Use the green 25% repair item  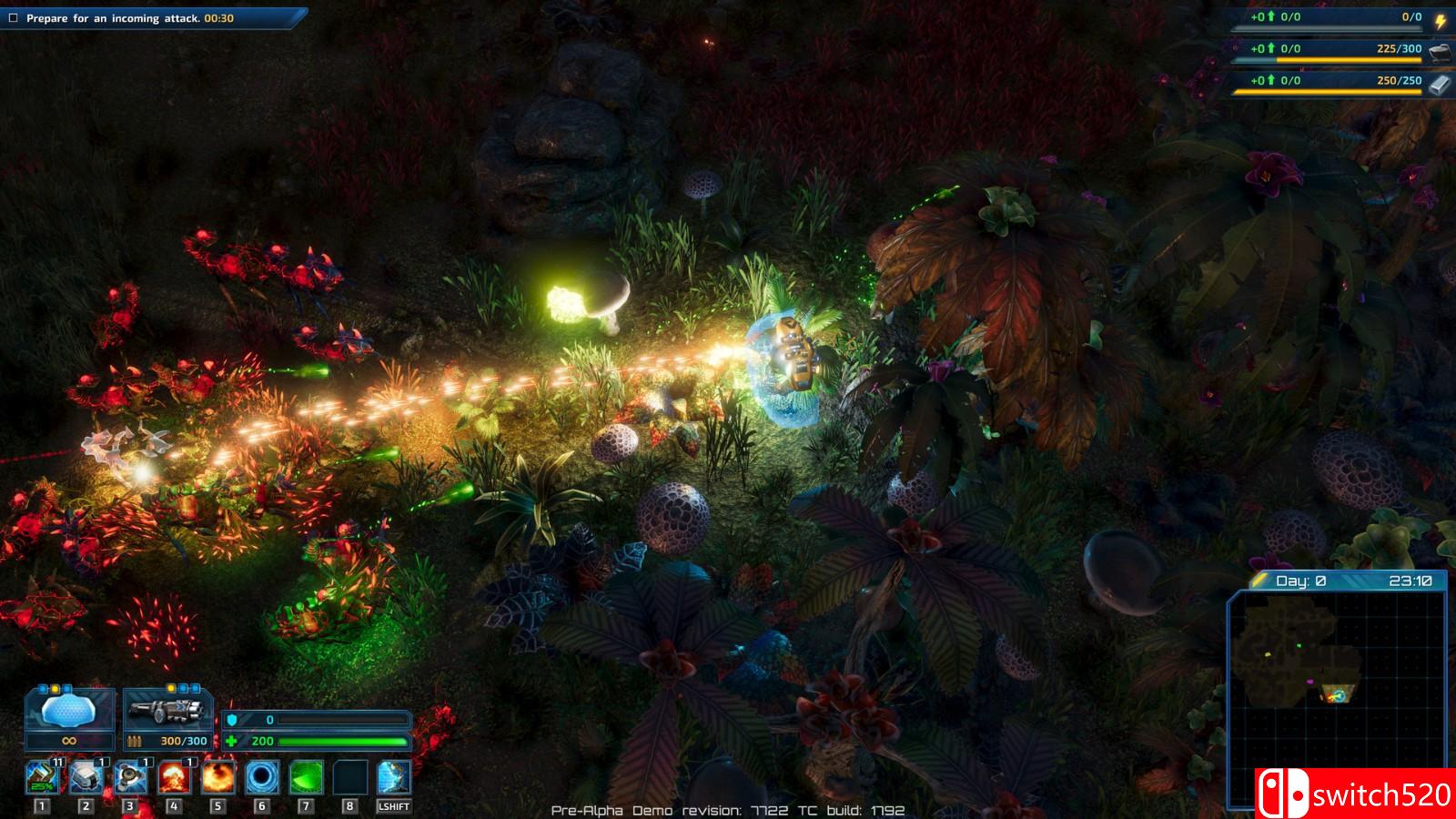[42, 778]
